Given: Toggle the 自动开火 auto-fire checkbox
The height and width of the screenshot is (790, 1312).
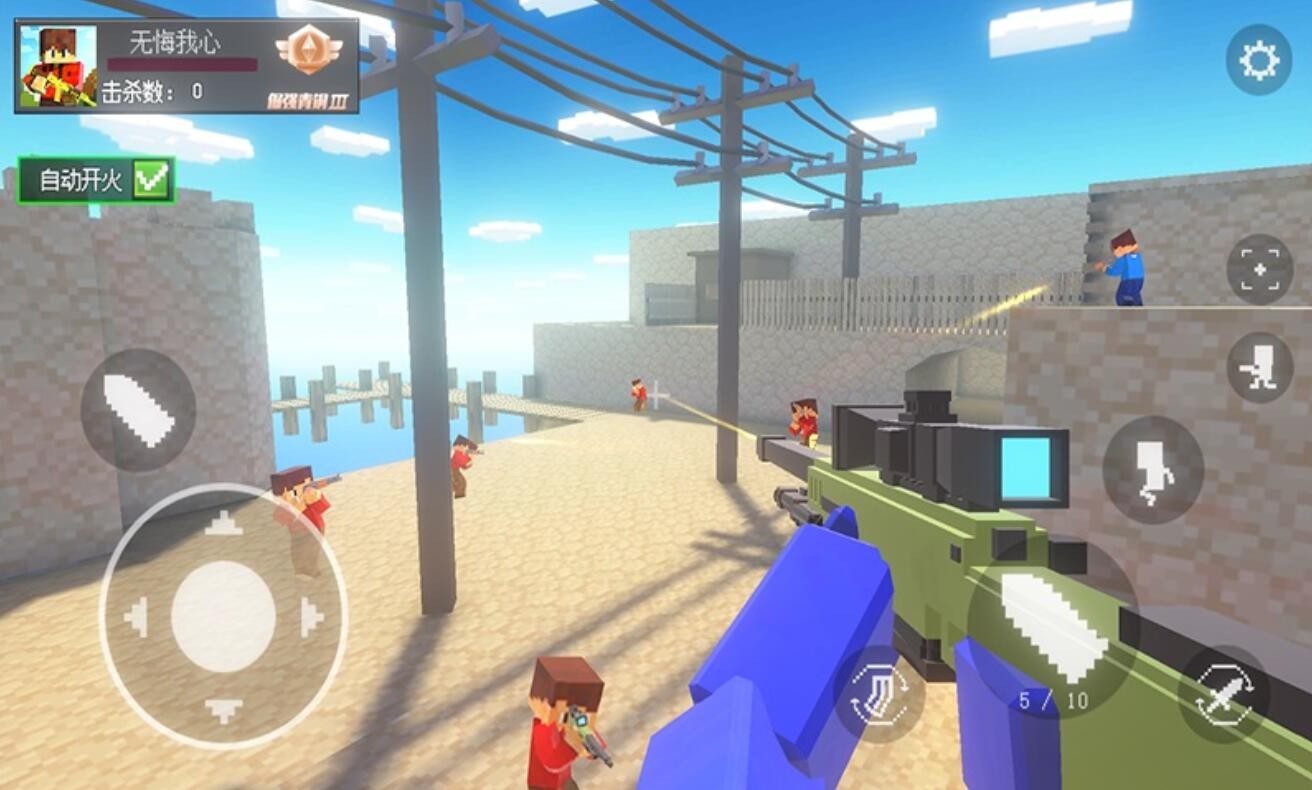Looking at the screenshot, I should [153, 181].
